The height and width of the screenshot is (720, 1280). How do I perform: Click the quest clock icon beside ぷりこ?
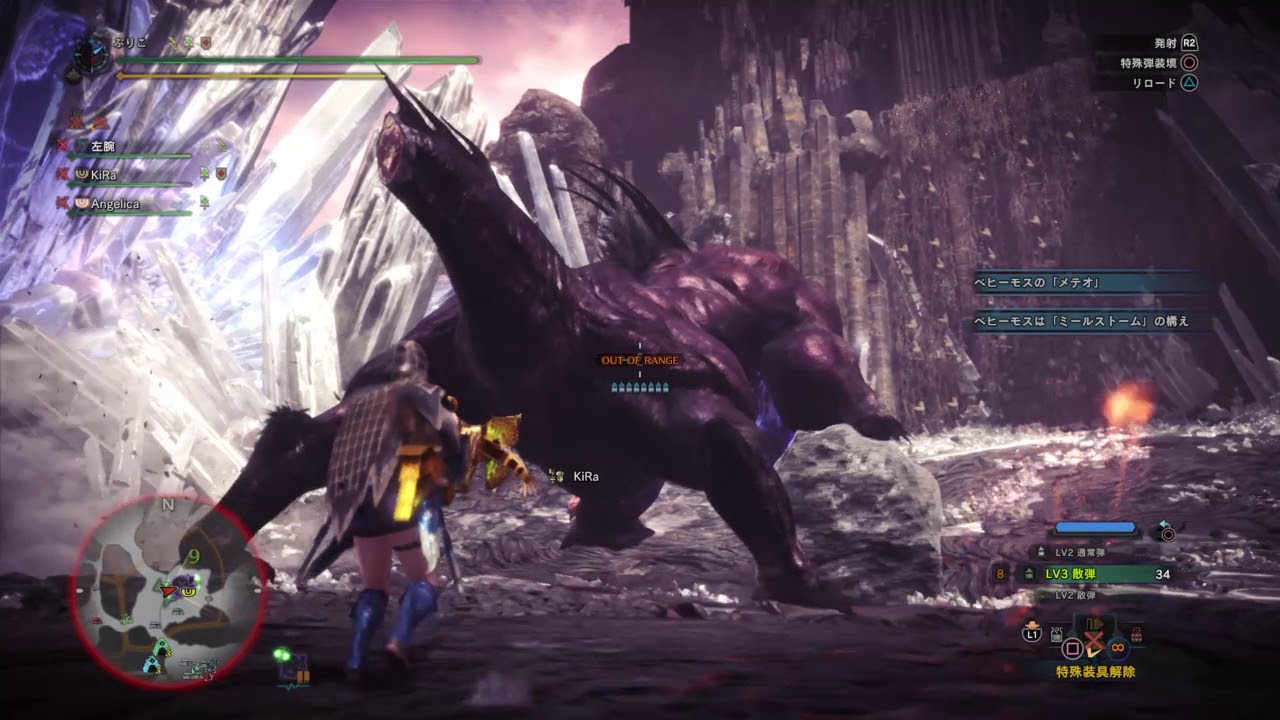click(91, 53)
